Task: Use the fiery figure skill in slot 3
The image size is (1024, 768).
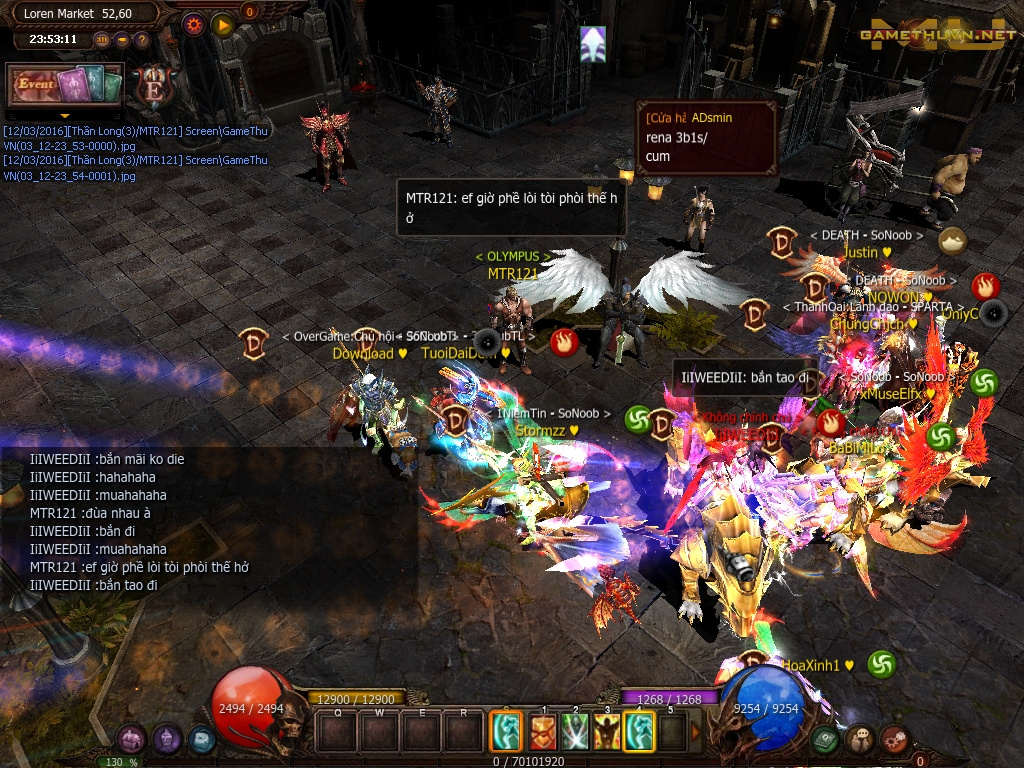Action: pyautogui.click(x=607, y=732)
